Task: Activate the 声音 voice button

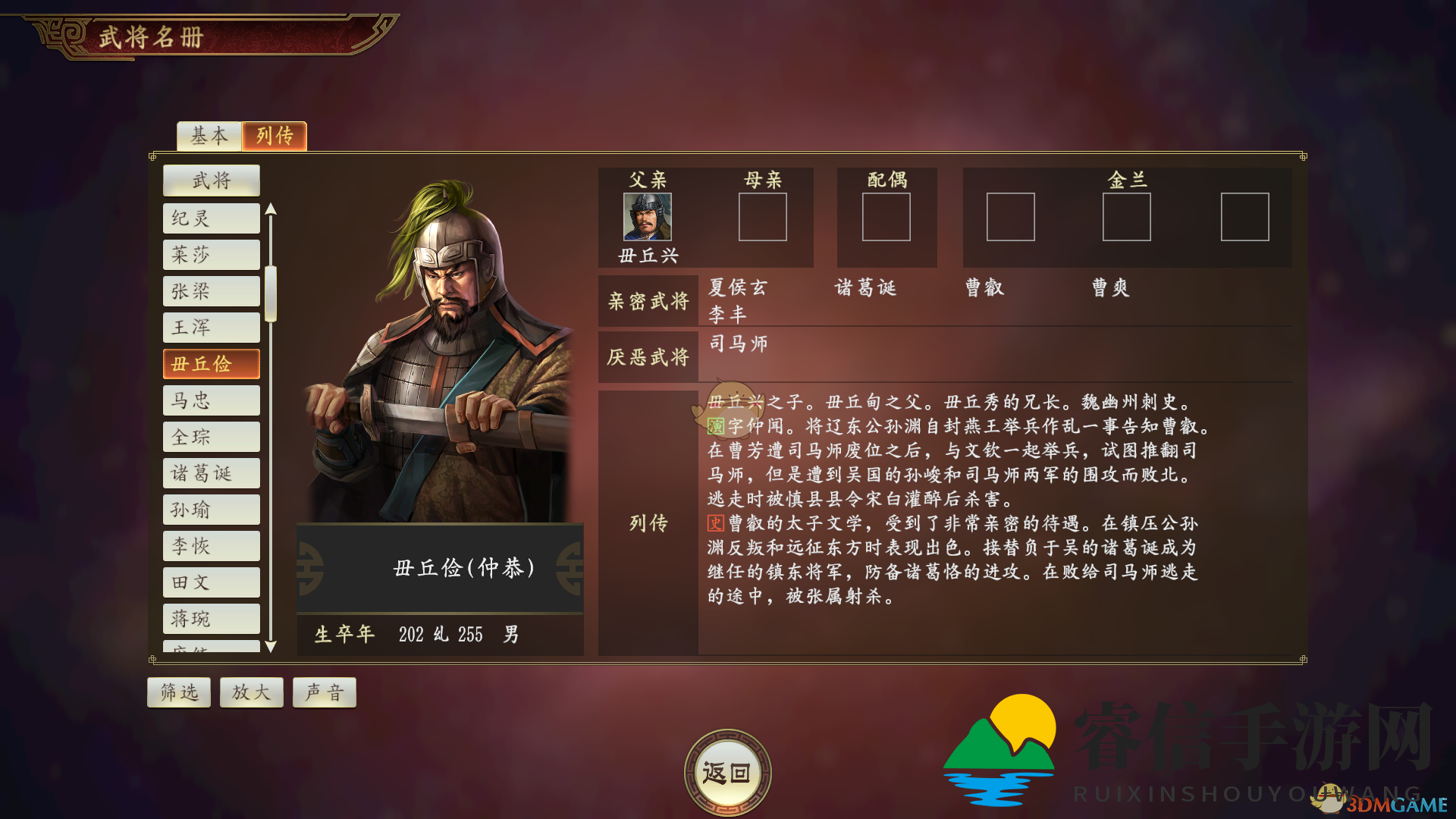Action: (325, 692)
